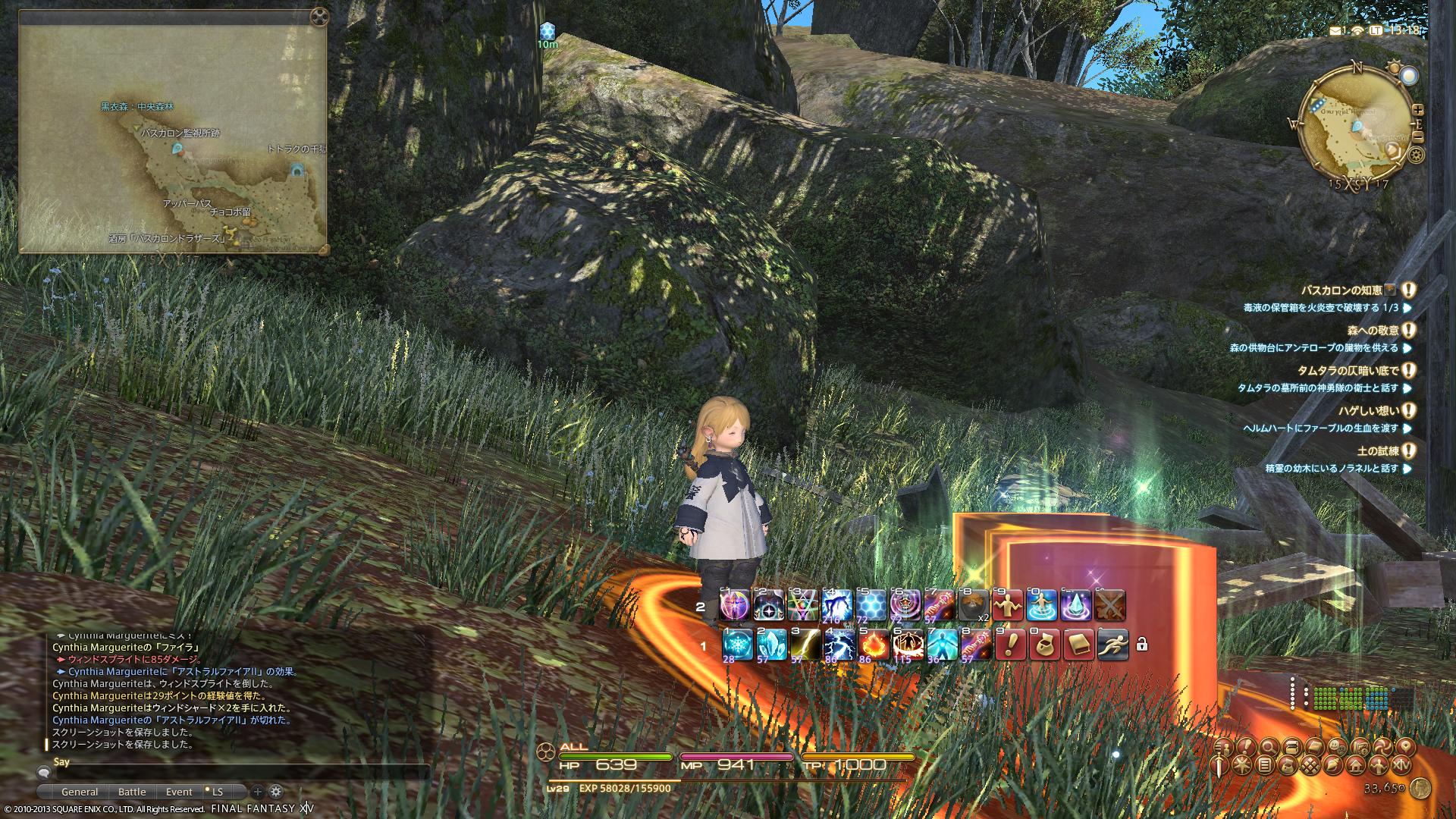
Task: Zoom in the minimap with plus button
Action: point(1418,109)
